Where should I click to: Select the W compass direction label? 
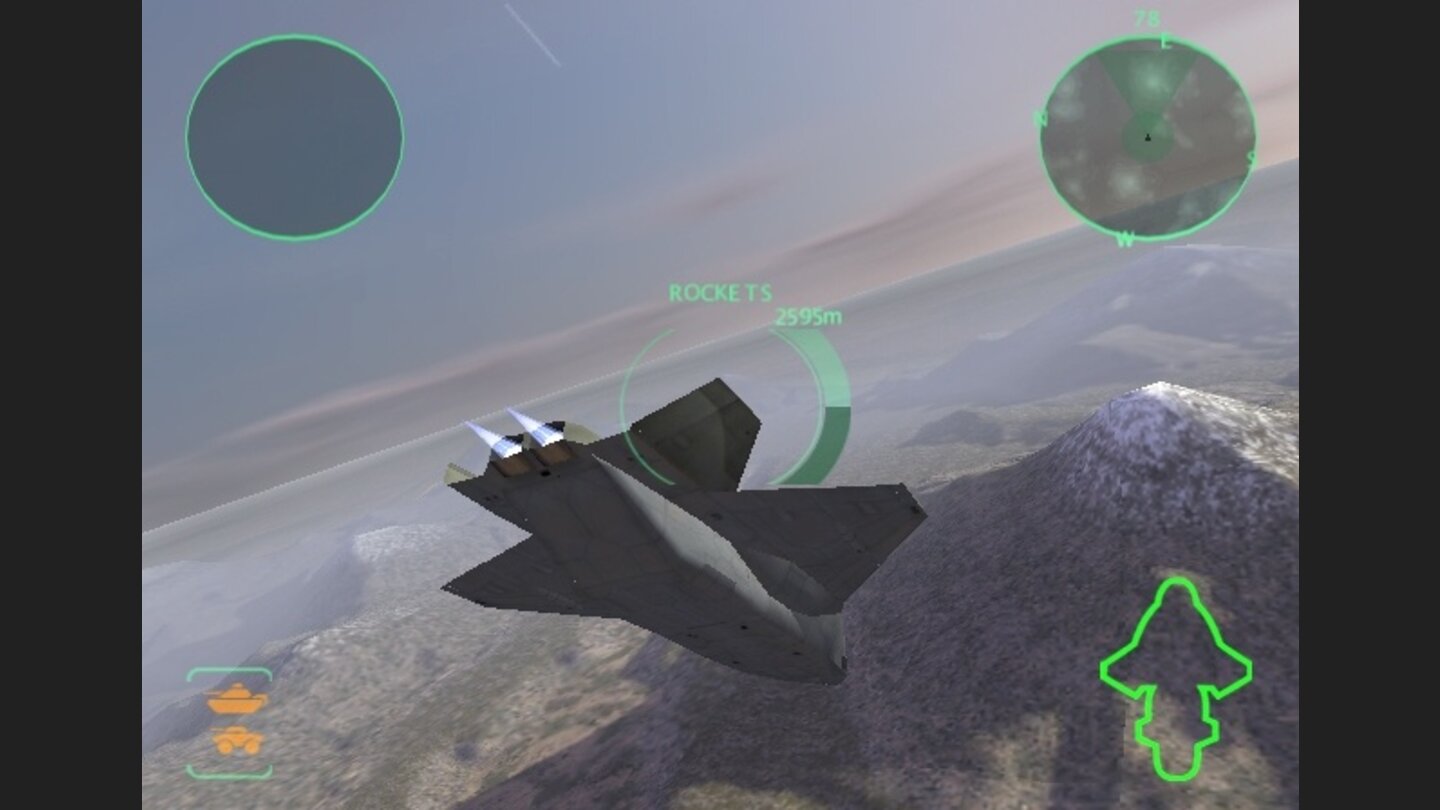(x=1127, y=238)
